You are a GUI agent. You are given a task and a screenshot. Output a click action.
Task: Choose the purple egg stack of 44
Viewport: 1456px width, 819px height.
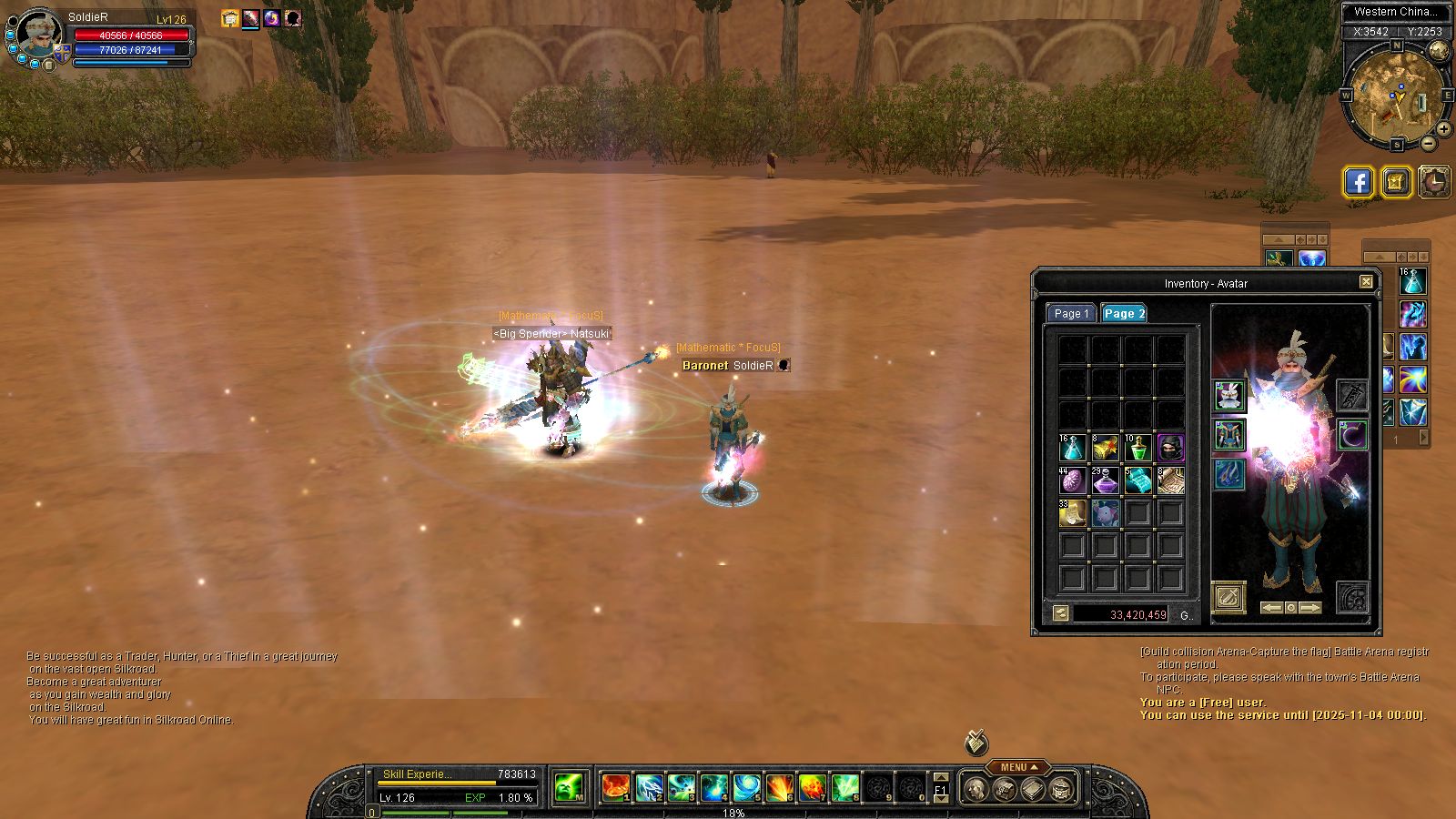(x=1072, y=480)
